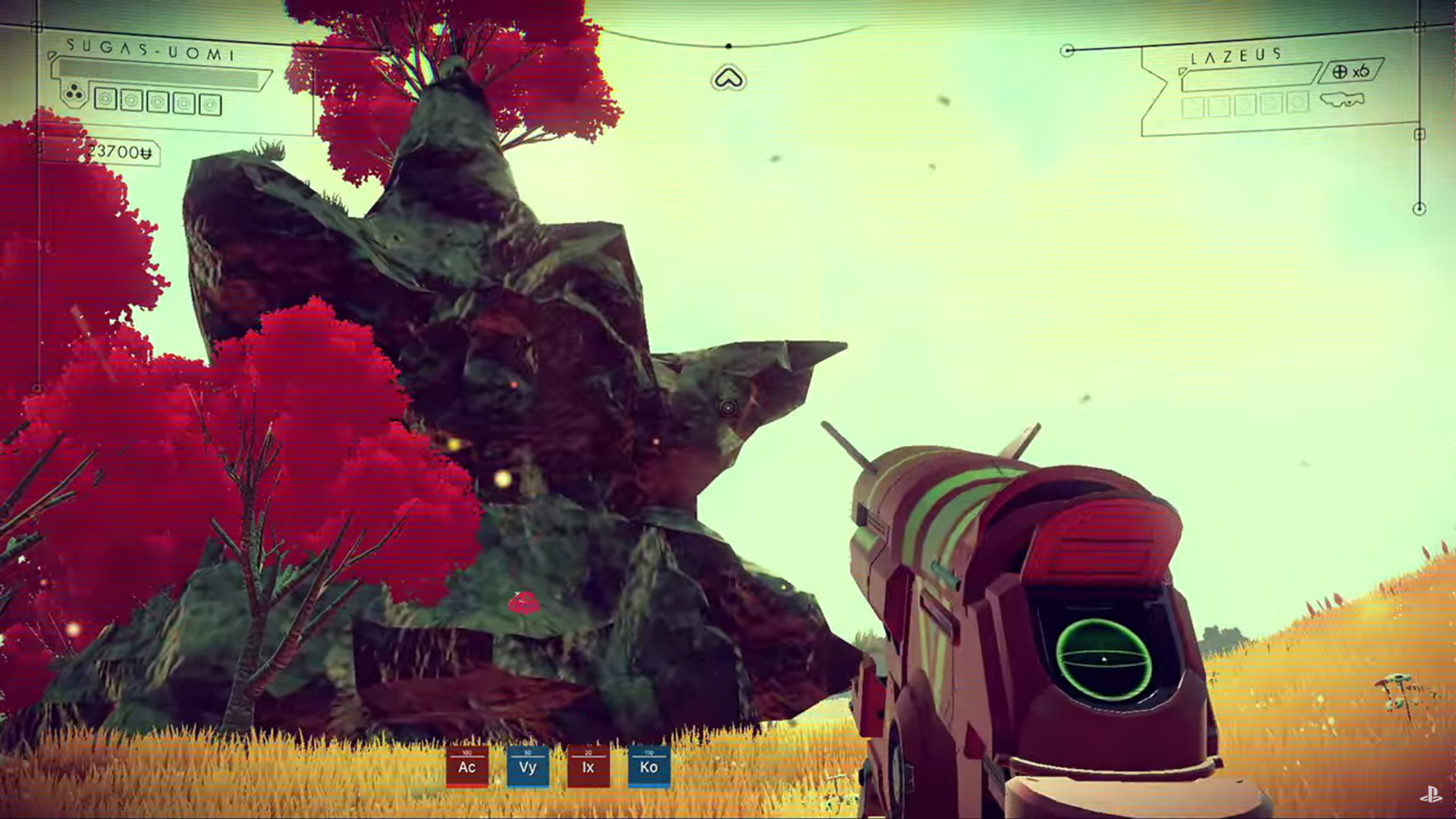Select the Ko element slot
The image size is (1456, 819).
pyautogui.click(x=648, y=766)
